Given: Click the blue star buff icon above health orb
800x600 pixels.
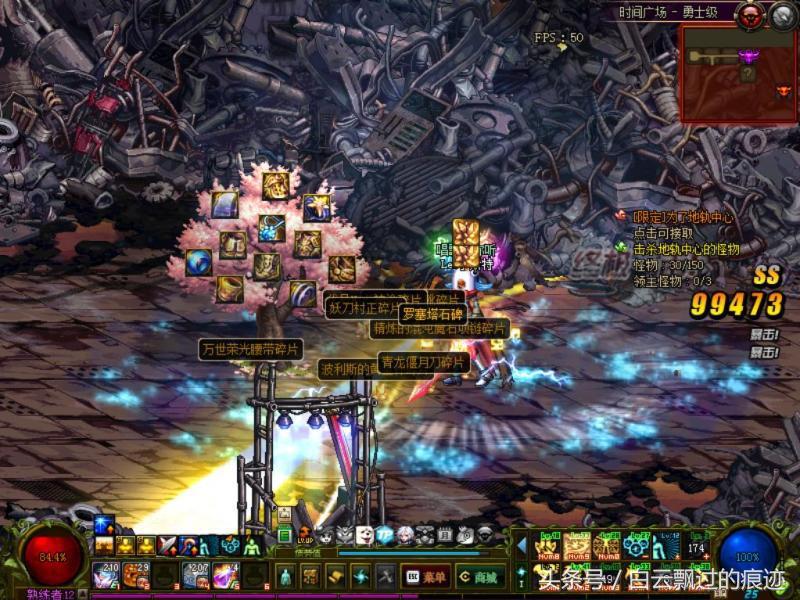Looking at the screenshot, I should [x=105, y=526].
